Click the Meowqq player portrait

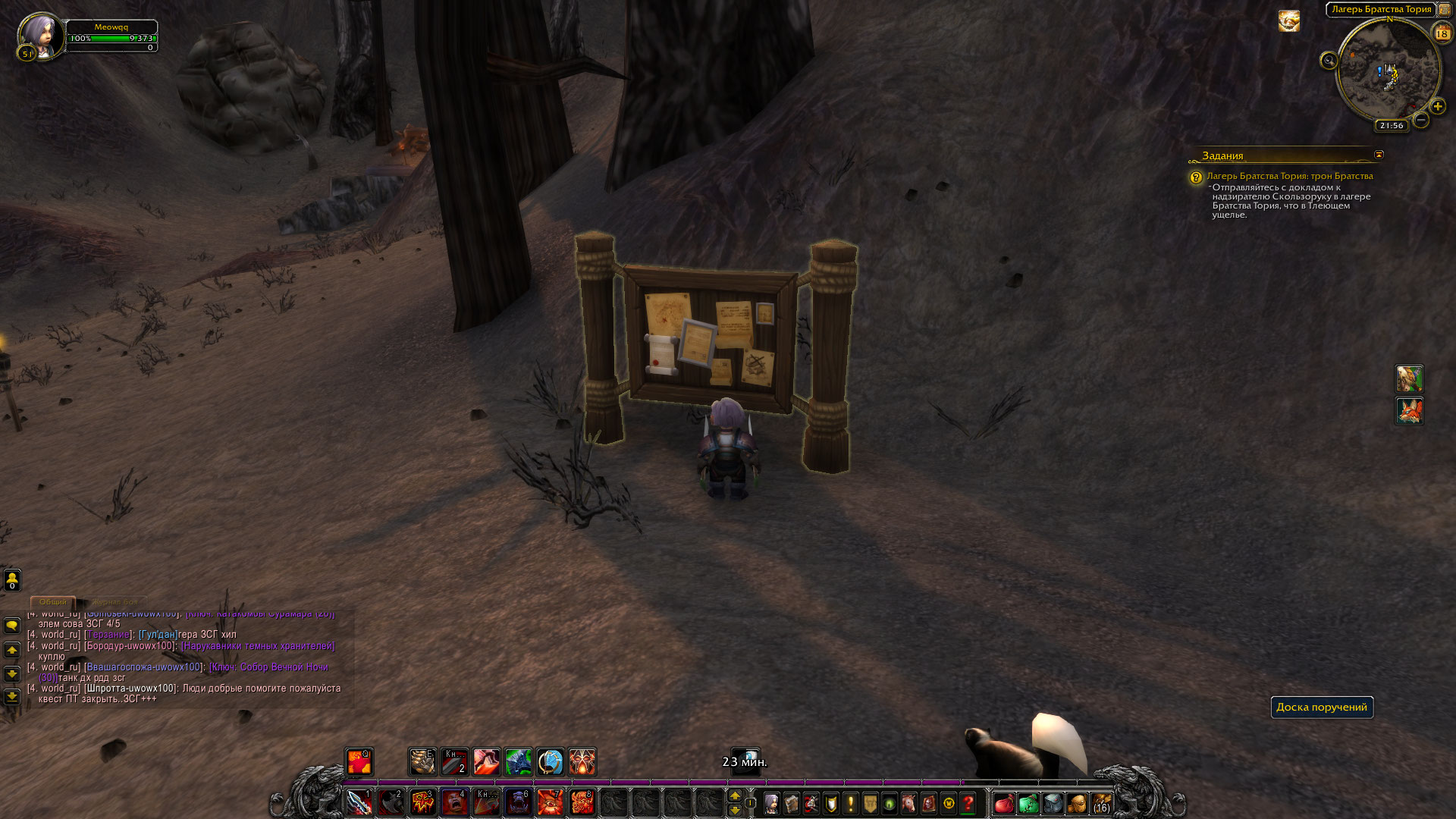(x=39, y=36)
